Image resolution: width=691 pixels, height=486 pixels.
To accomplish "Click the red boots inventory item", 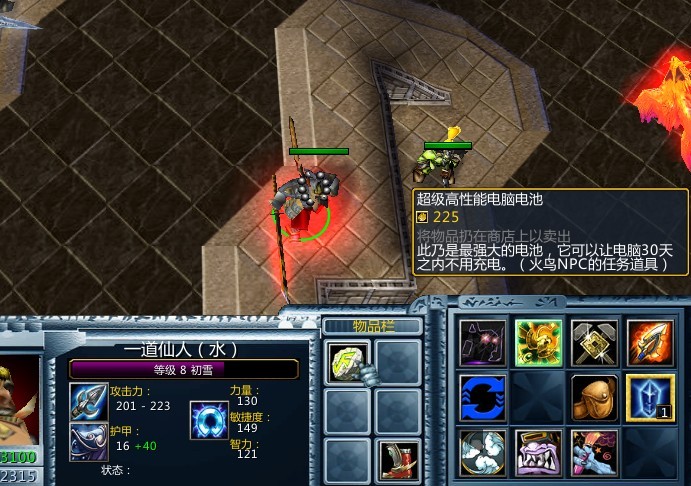I will 398,459.
